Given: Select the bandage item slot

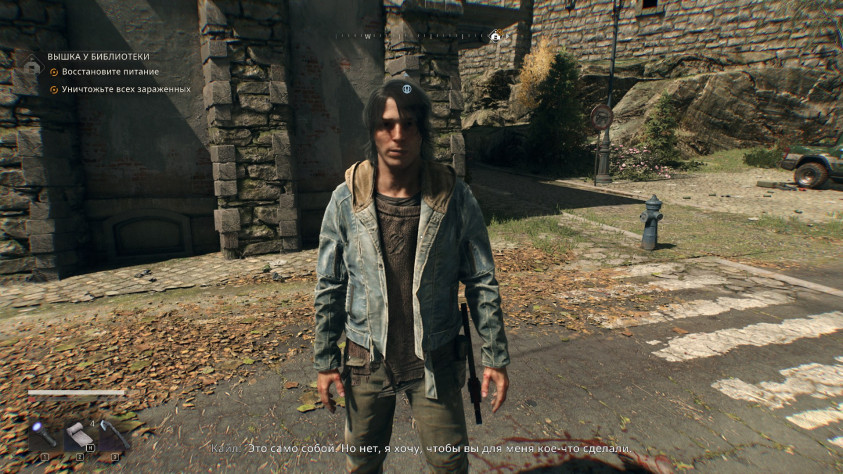Looking at the screenshot, I should point(79,436).
